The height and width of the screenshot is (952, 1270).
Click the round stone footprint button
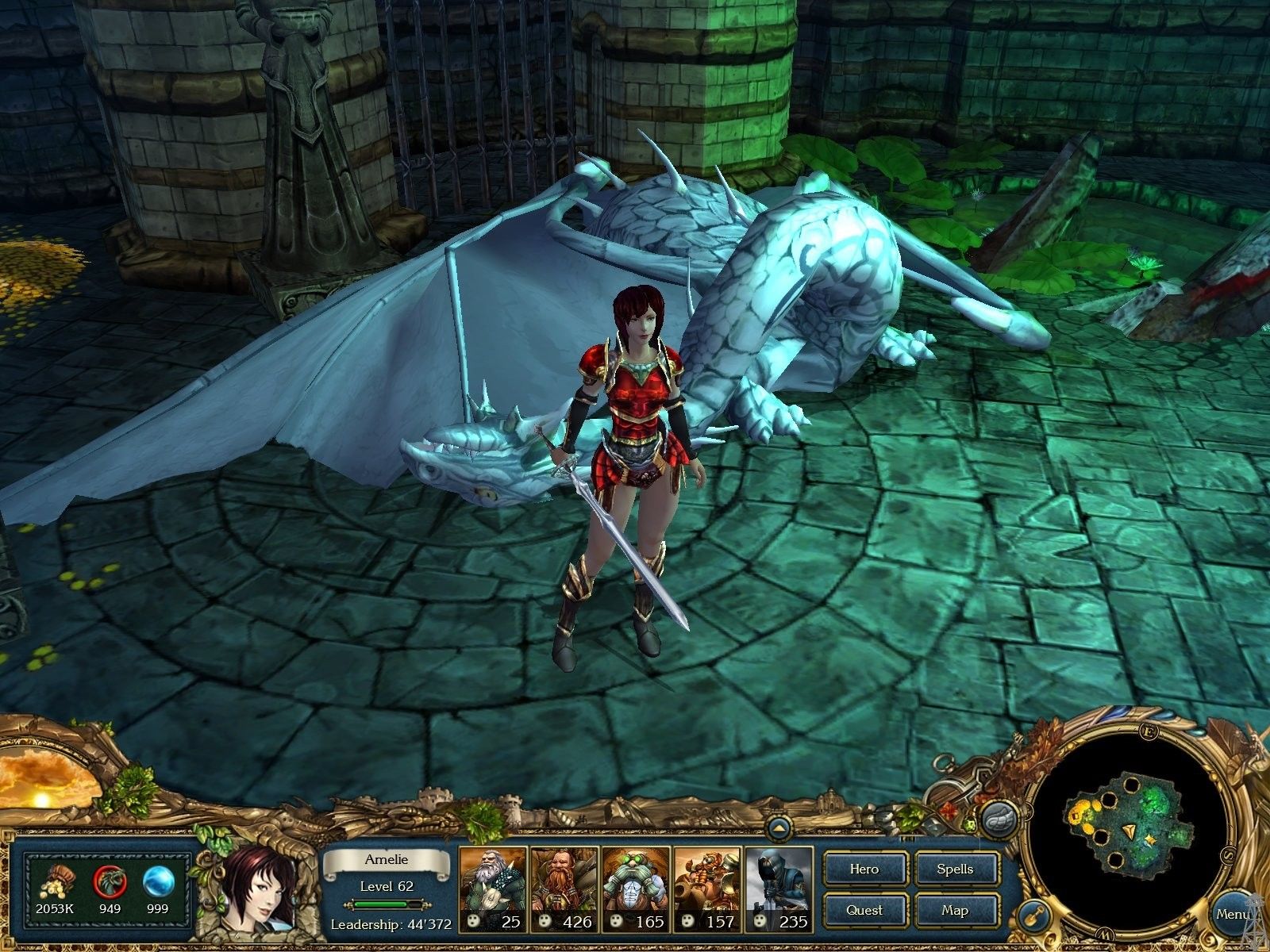click(999, 818)
